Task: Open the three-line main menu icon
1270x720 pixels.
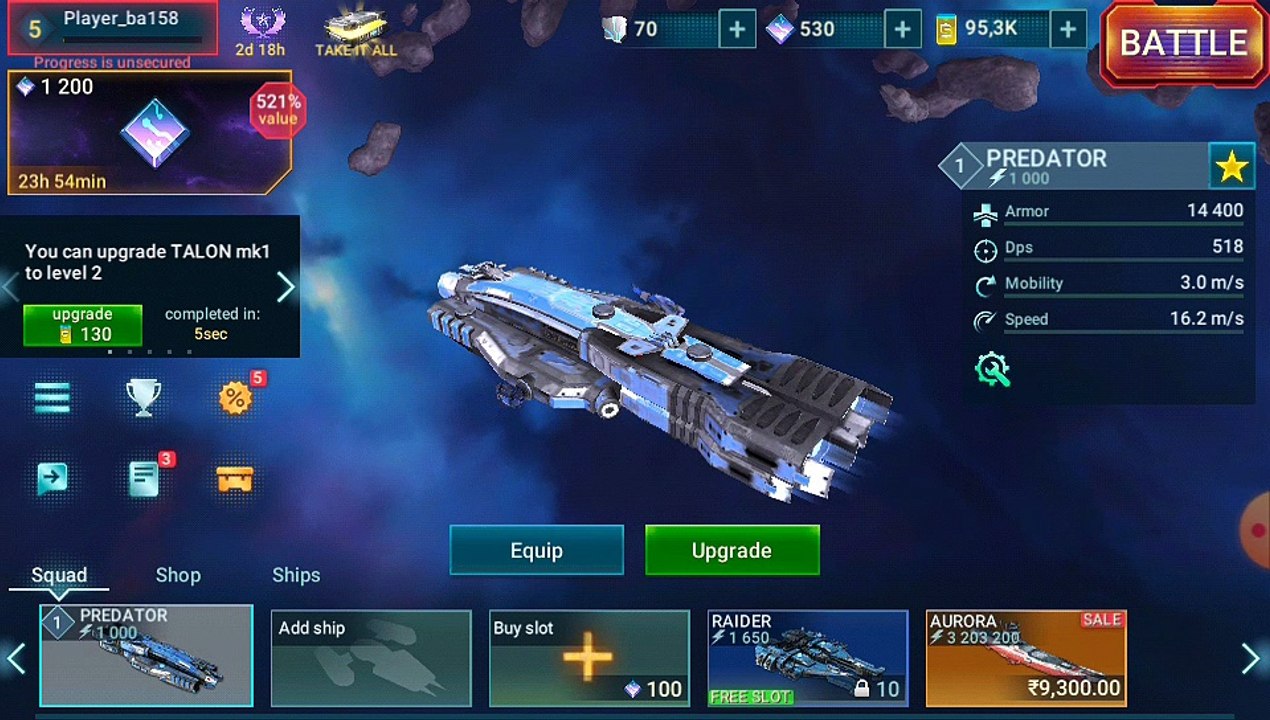Action: (52, 397)
